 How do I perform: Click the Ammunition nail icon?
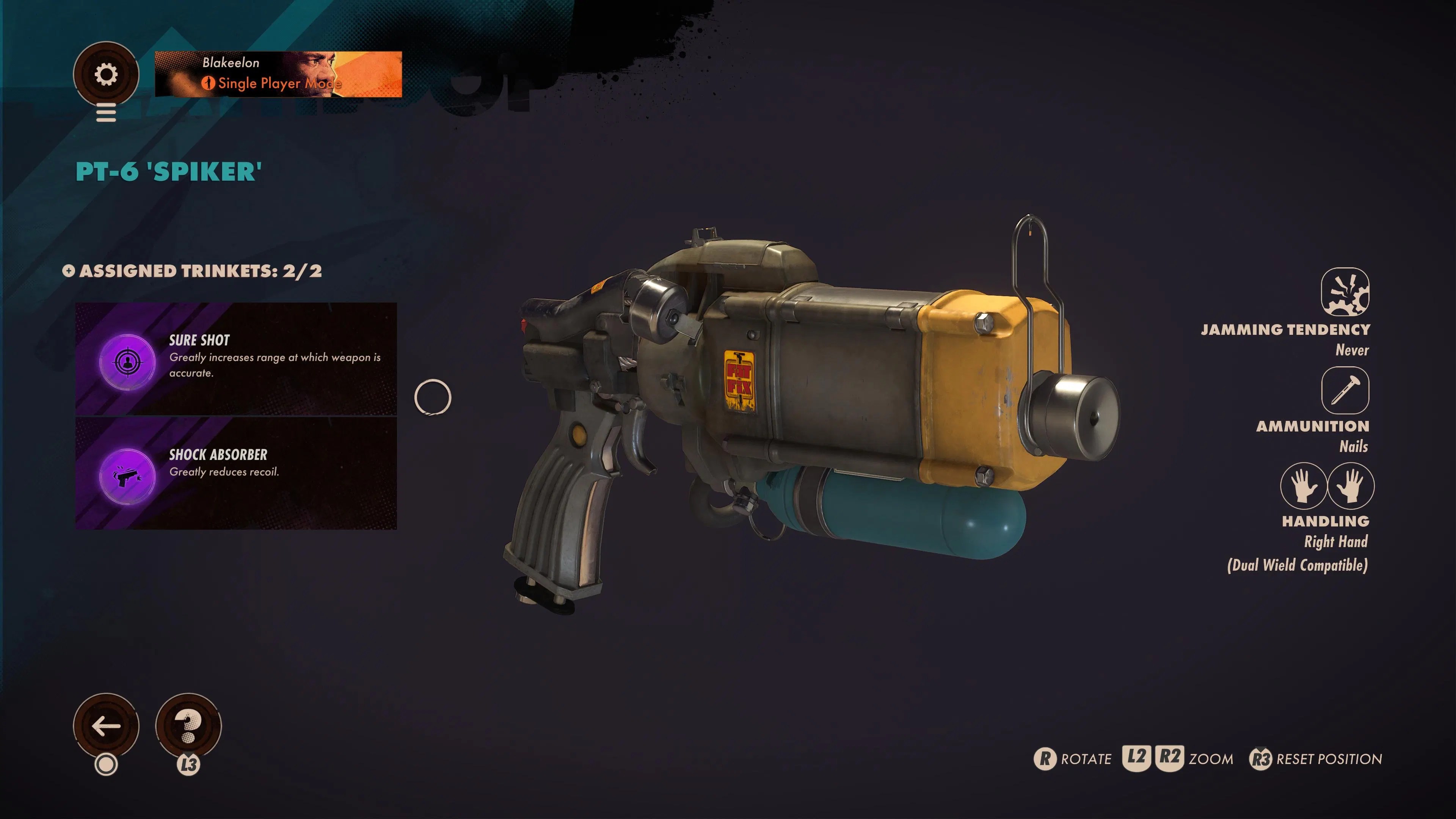[1345, 390]
